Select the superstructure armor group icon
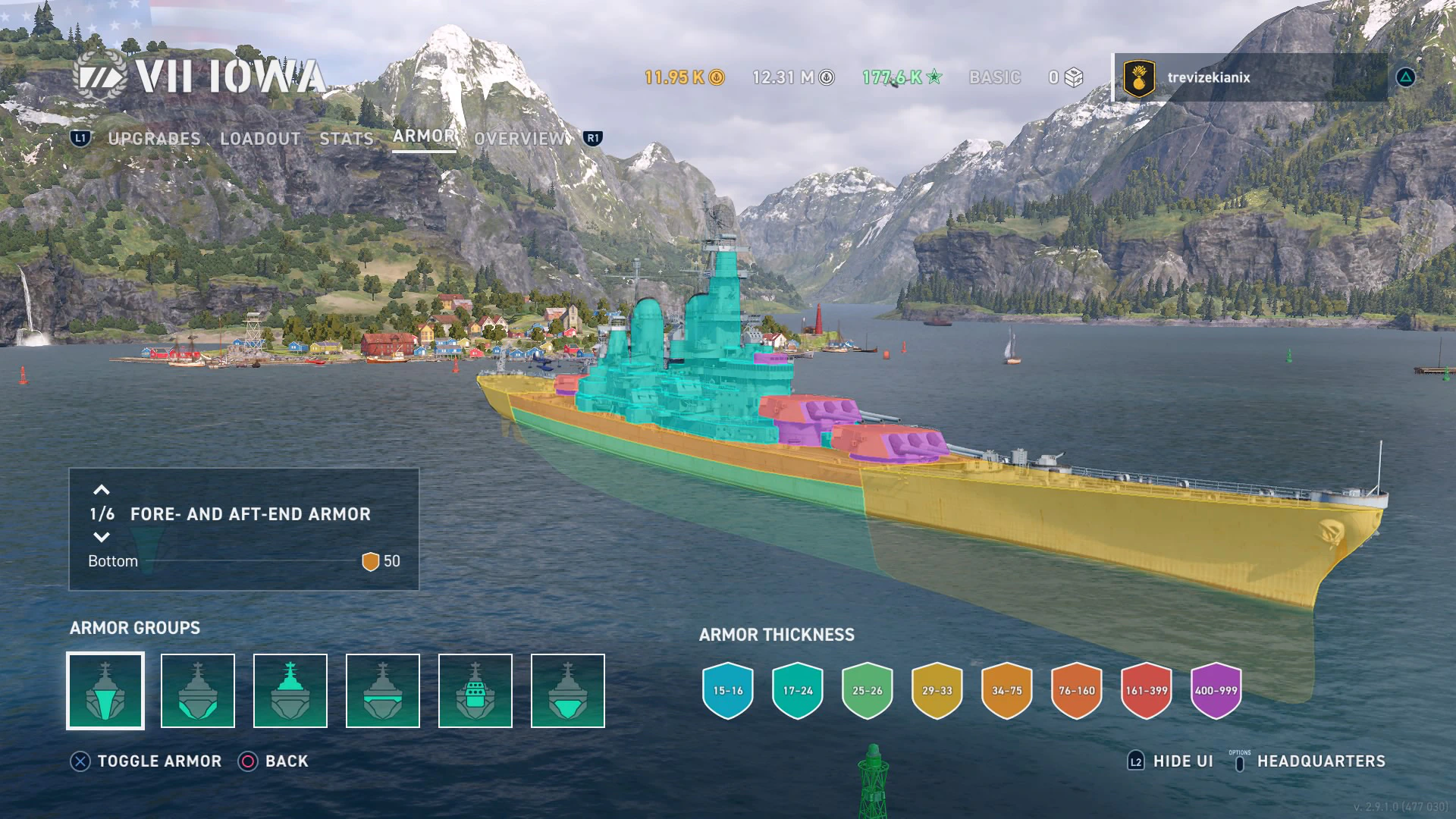 [x=290, y=691]
